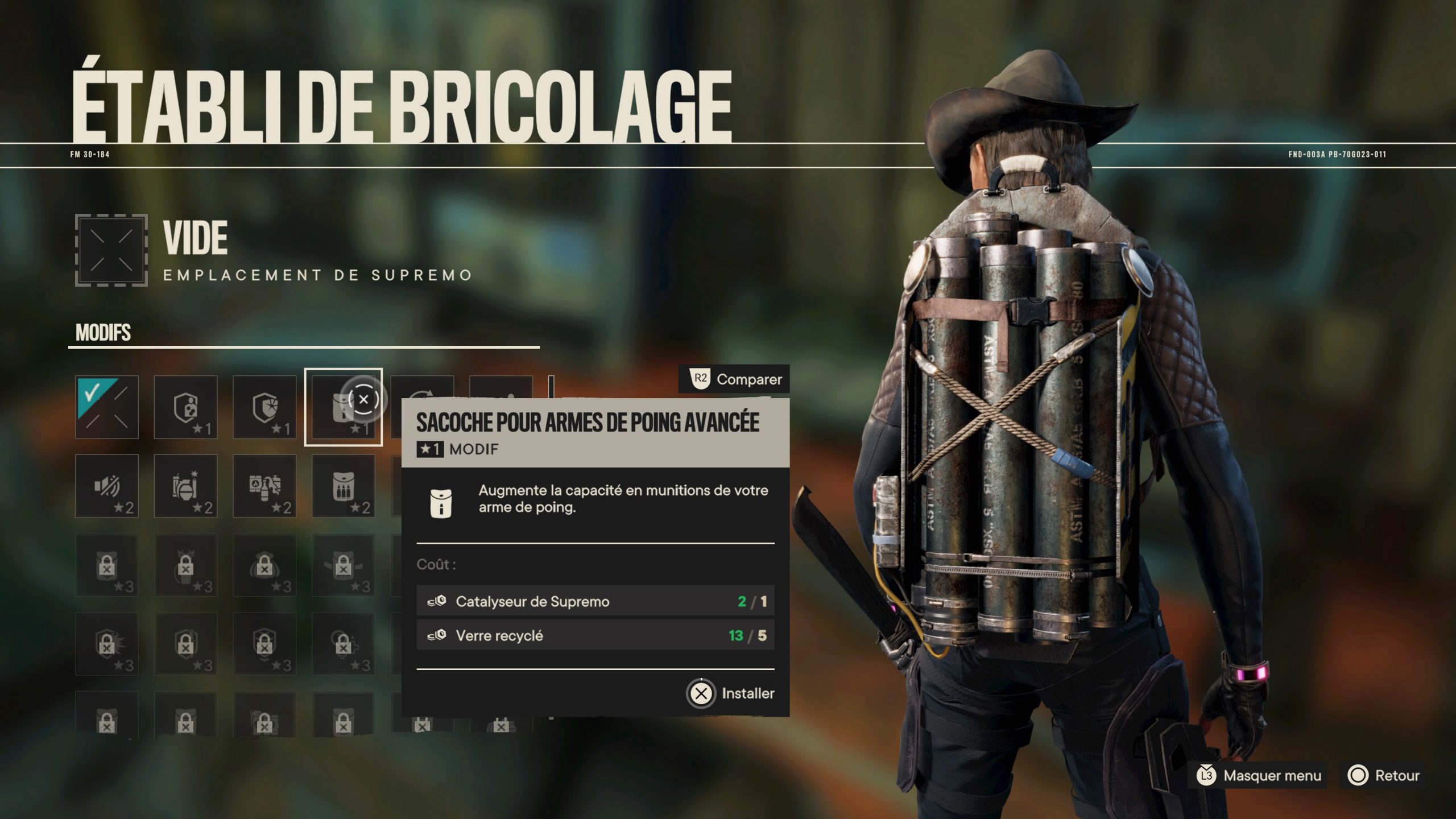Click the empty Supremo slot labelled Vide
The image size is (1456, 819).
111,250
